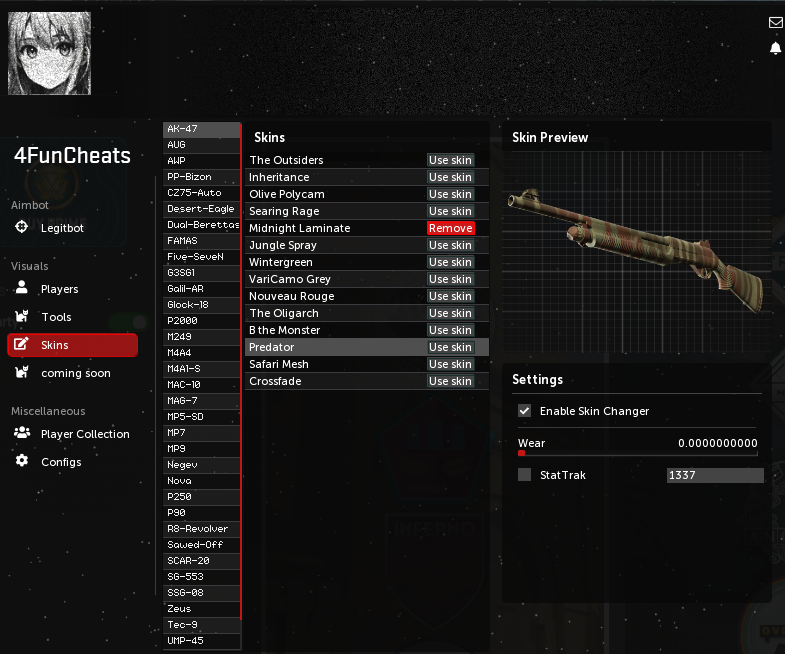
Task: Open the Player Collection page
Action: (x=84, y=434)
